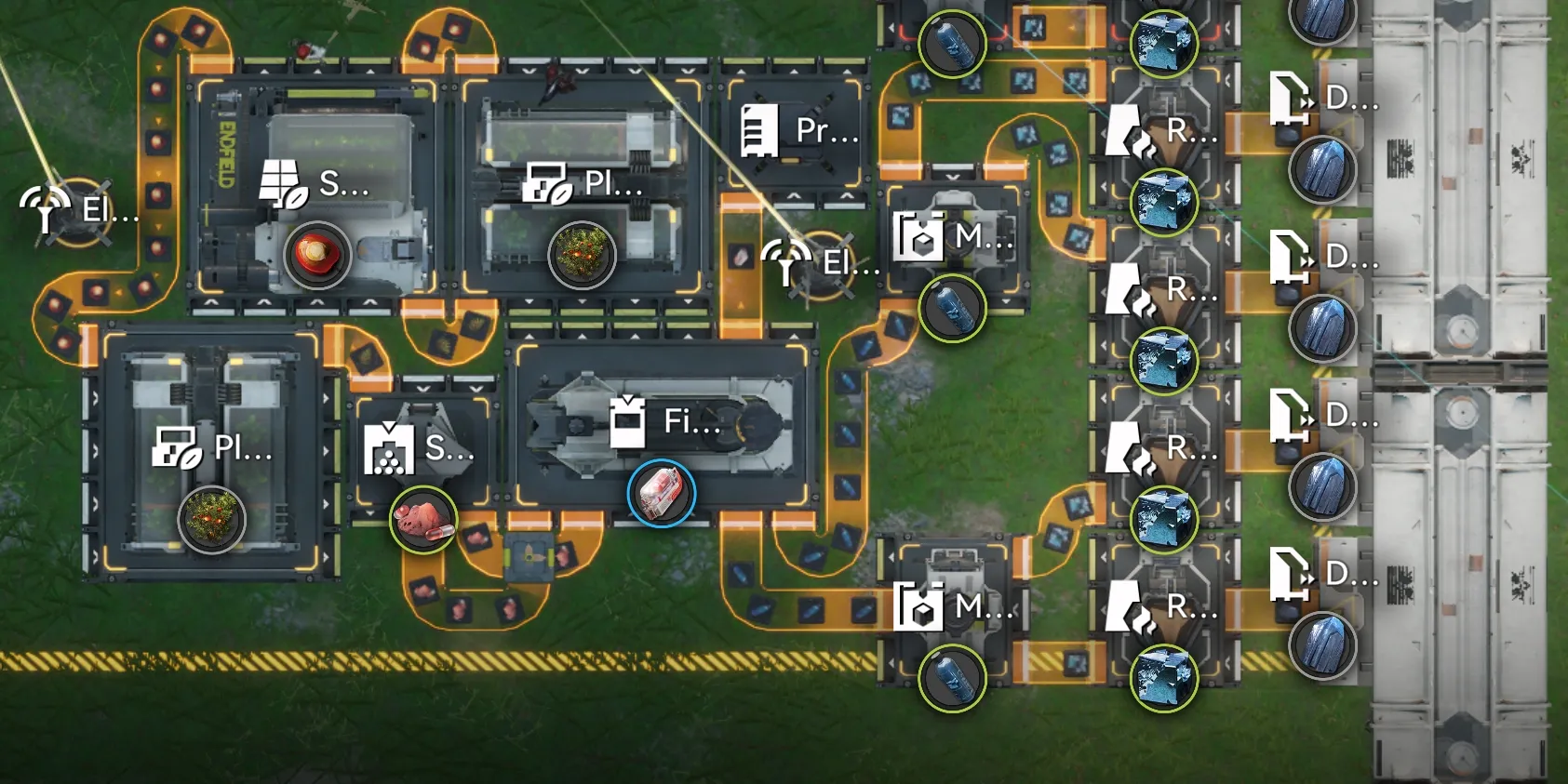Select the red mushroom crop swatch on the Seeder

[x=317, y=253]
